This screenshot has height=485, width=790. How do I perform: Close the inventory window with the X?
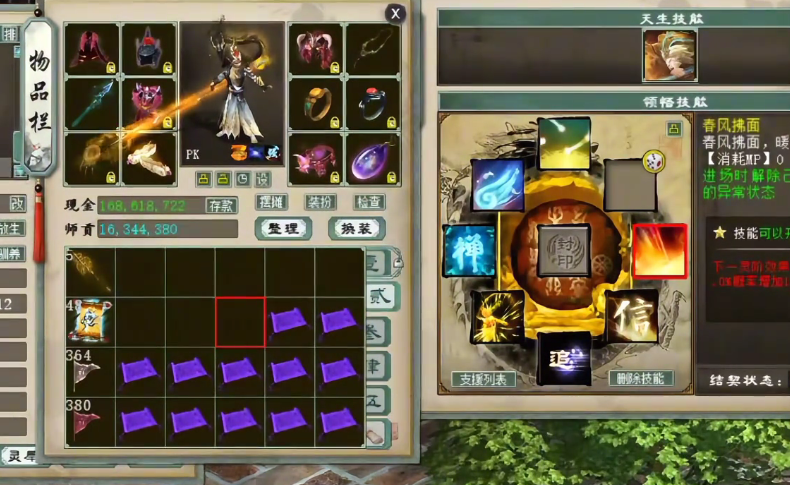pyautogui.click(x=397, y=13)
